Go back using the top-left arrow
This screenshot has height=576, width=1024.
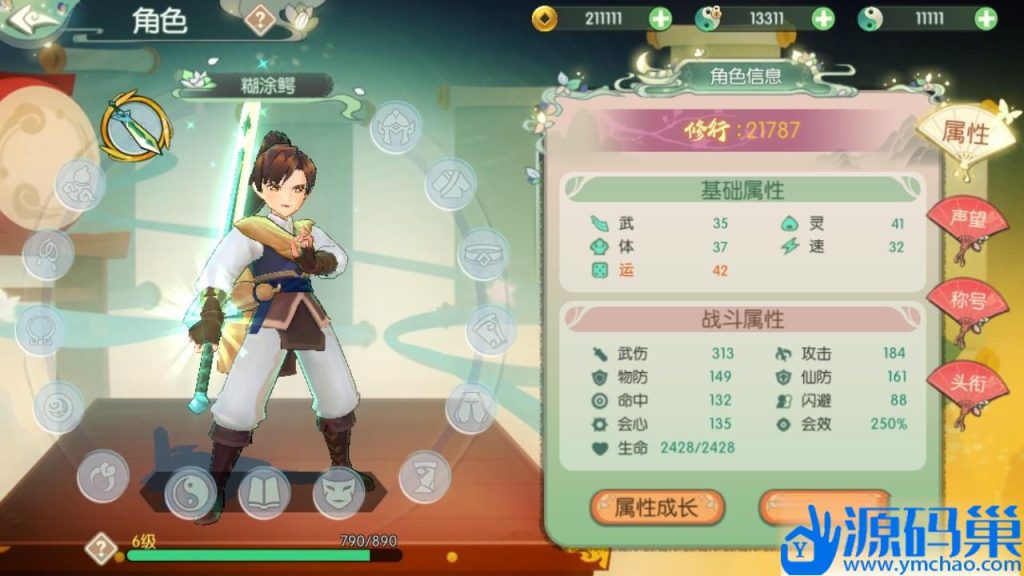coord(32,20)
